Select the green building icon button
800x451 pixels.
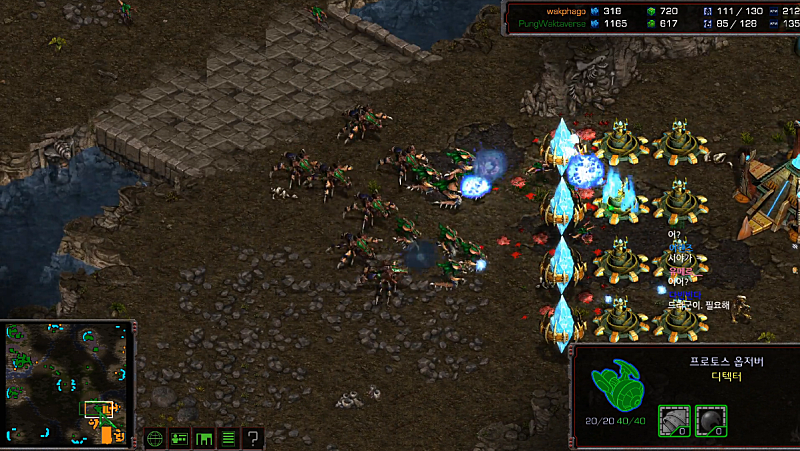click(x=204, y=438)
